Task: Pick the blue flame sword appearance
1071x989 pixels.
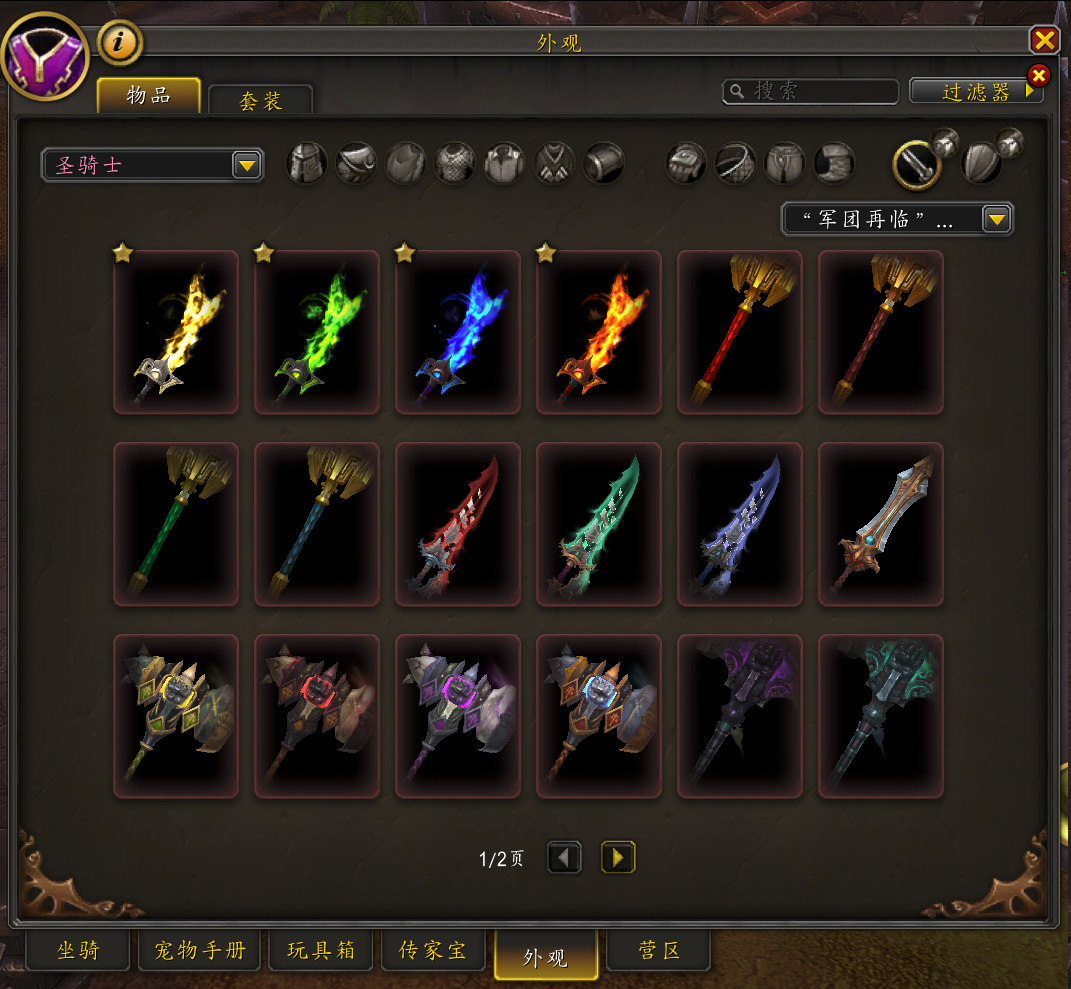Action: tap(458, 332)
